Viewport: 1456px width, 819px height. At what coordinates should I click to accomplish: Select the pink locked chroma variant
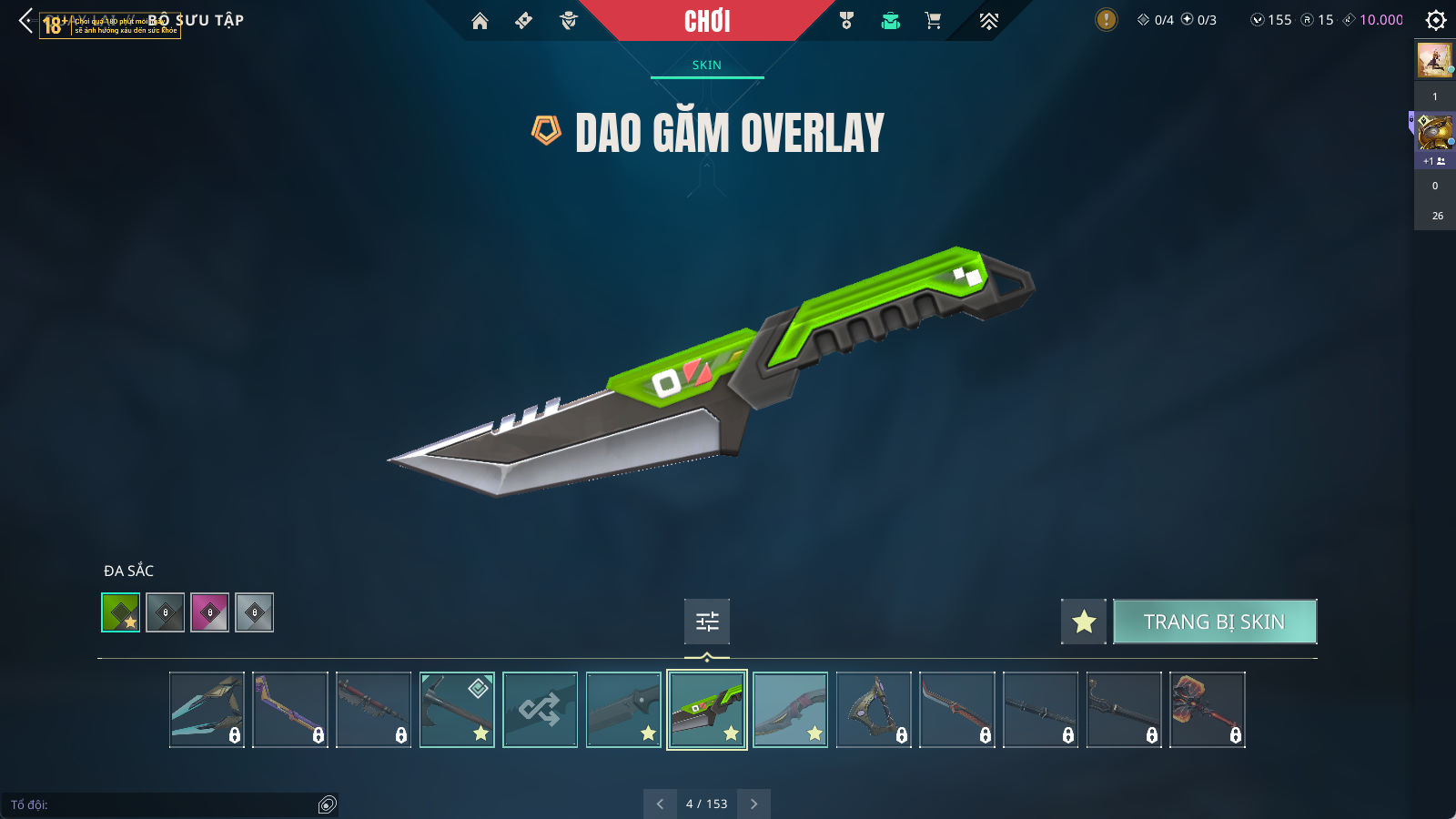pyautogui.click(x=209, y=612)
